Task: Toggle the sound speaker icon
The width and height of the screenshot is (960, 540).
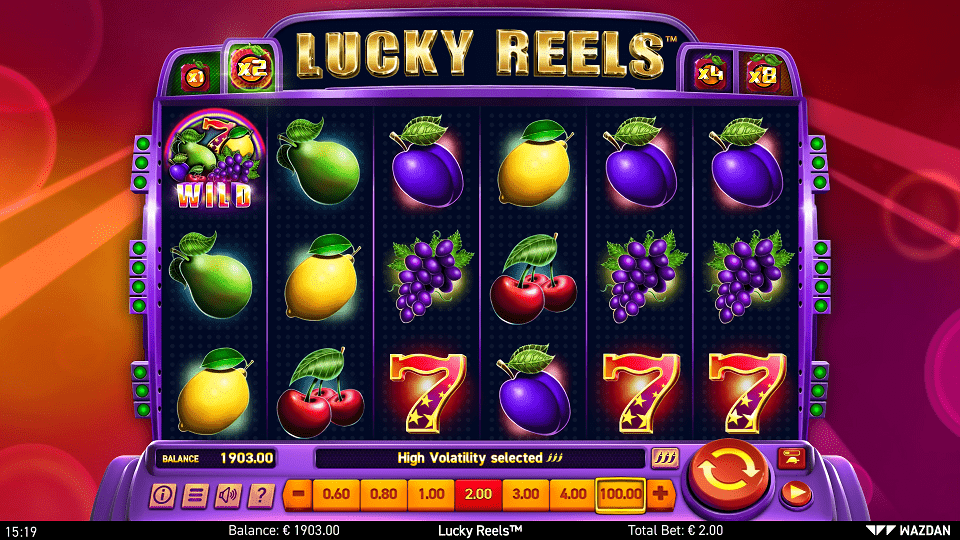Action: click(x=228, y=494)
